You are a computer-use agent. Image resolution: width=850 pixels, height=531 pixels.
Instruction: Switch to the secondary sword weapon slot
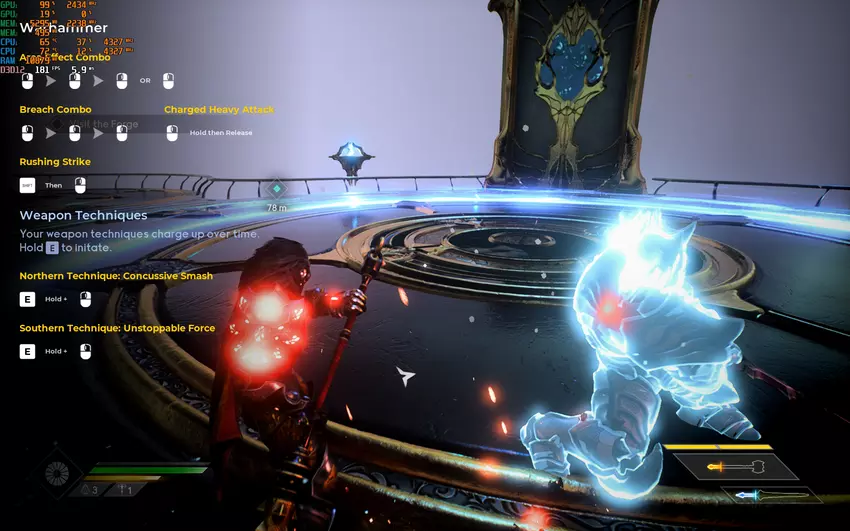(x=770, y=495)
